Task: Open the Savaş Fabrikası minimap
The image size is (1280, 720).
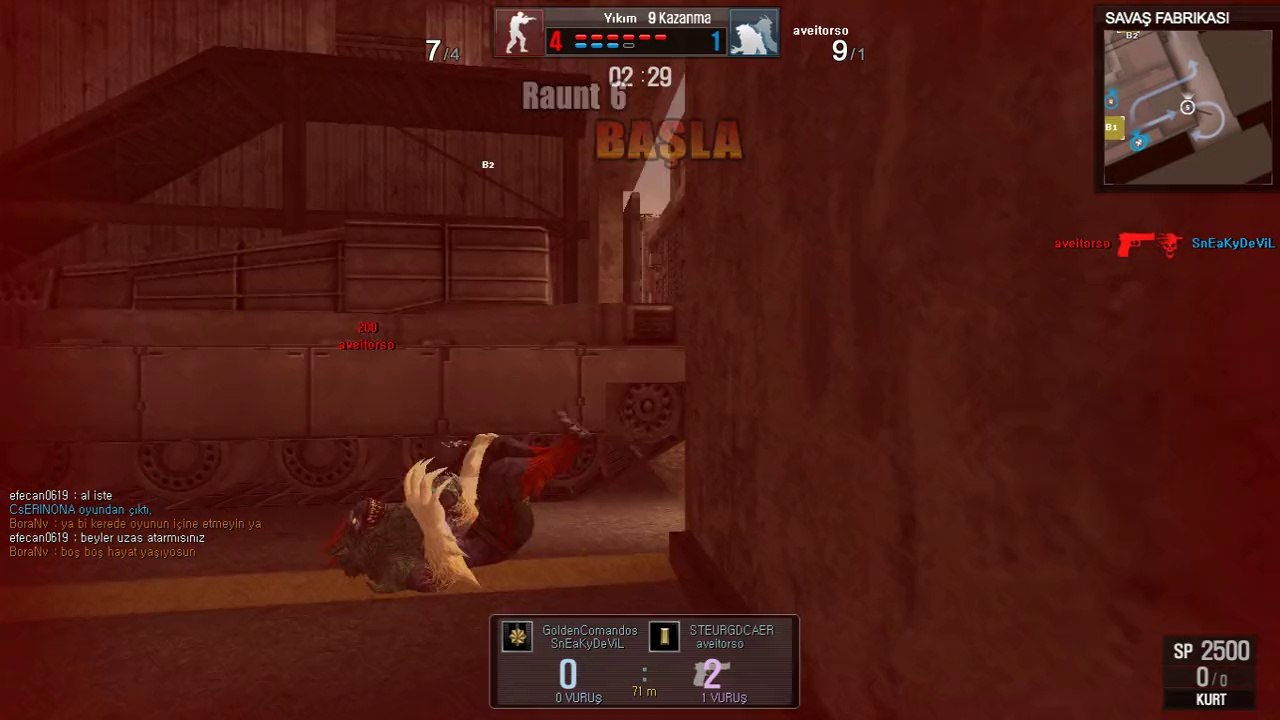Action: (x=1188, y=107)
